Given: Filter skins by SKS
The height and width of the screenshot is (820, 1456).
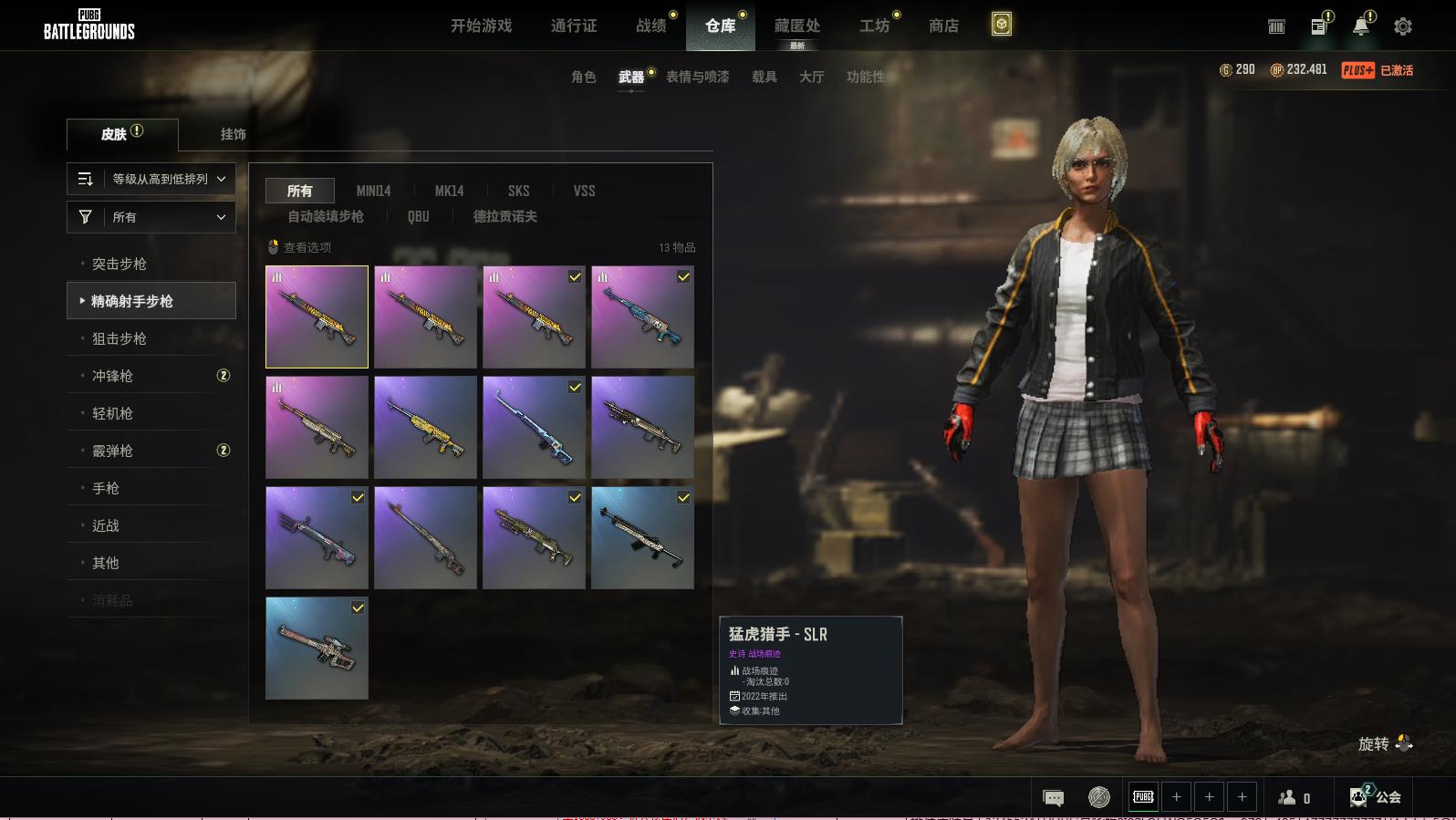Looking at the screenshot, I should 518,191.
